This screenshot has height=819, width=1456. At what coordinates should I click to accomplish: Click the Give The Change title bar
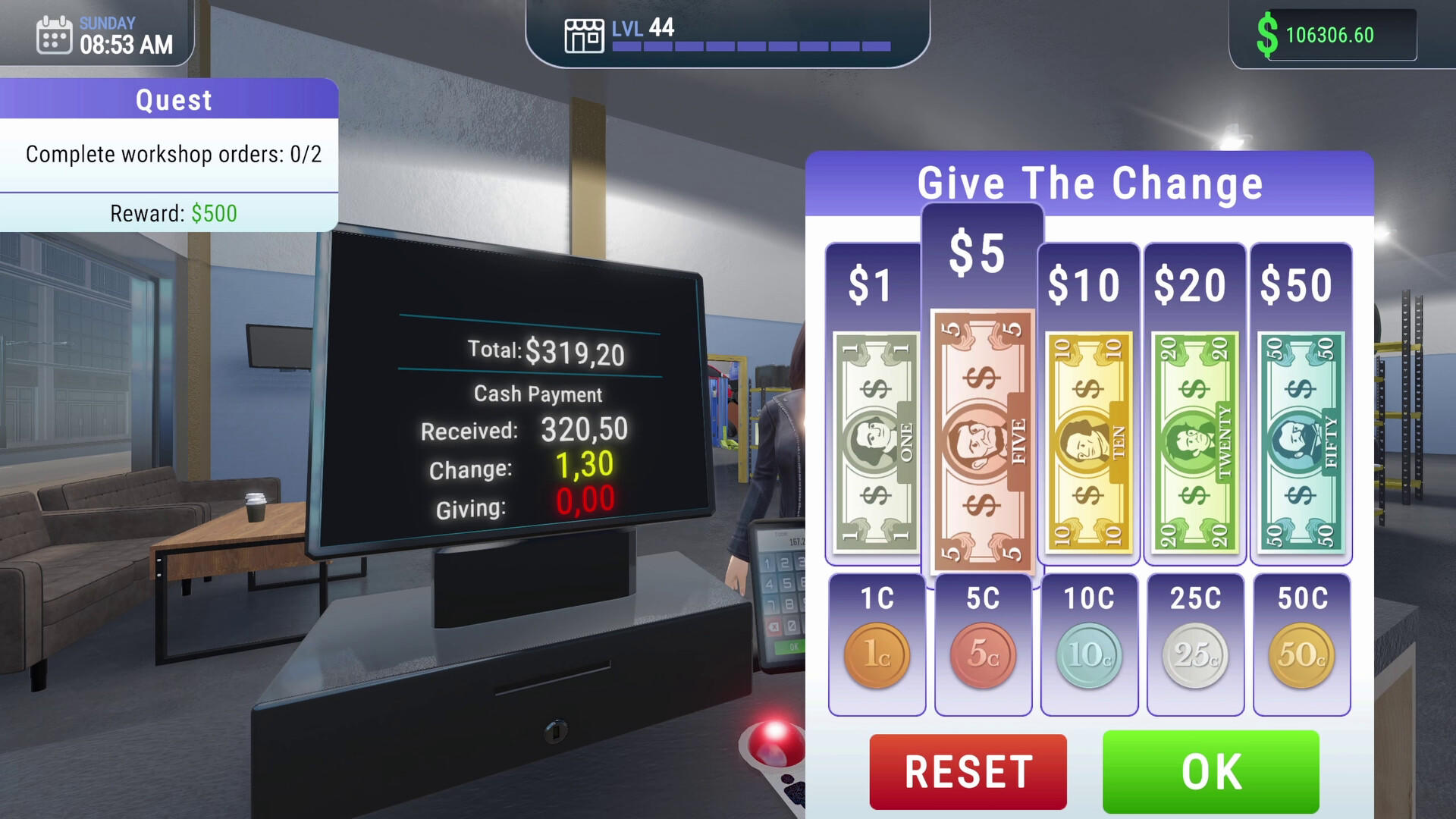1090,182
